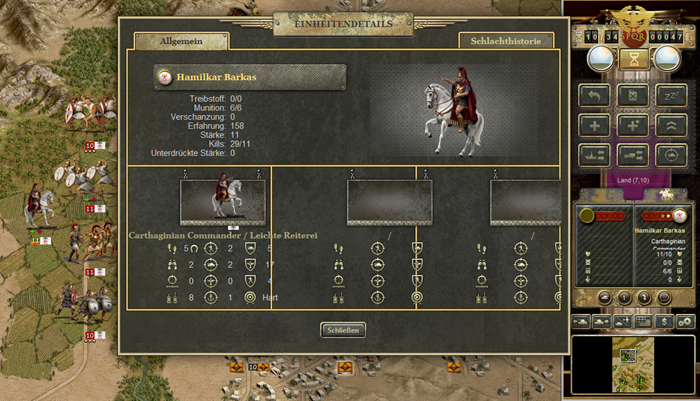Open settings with the gear icon

point(684,321)
